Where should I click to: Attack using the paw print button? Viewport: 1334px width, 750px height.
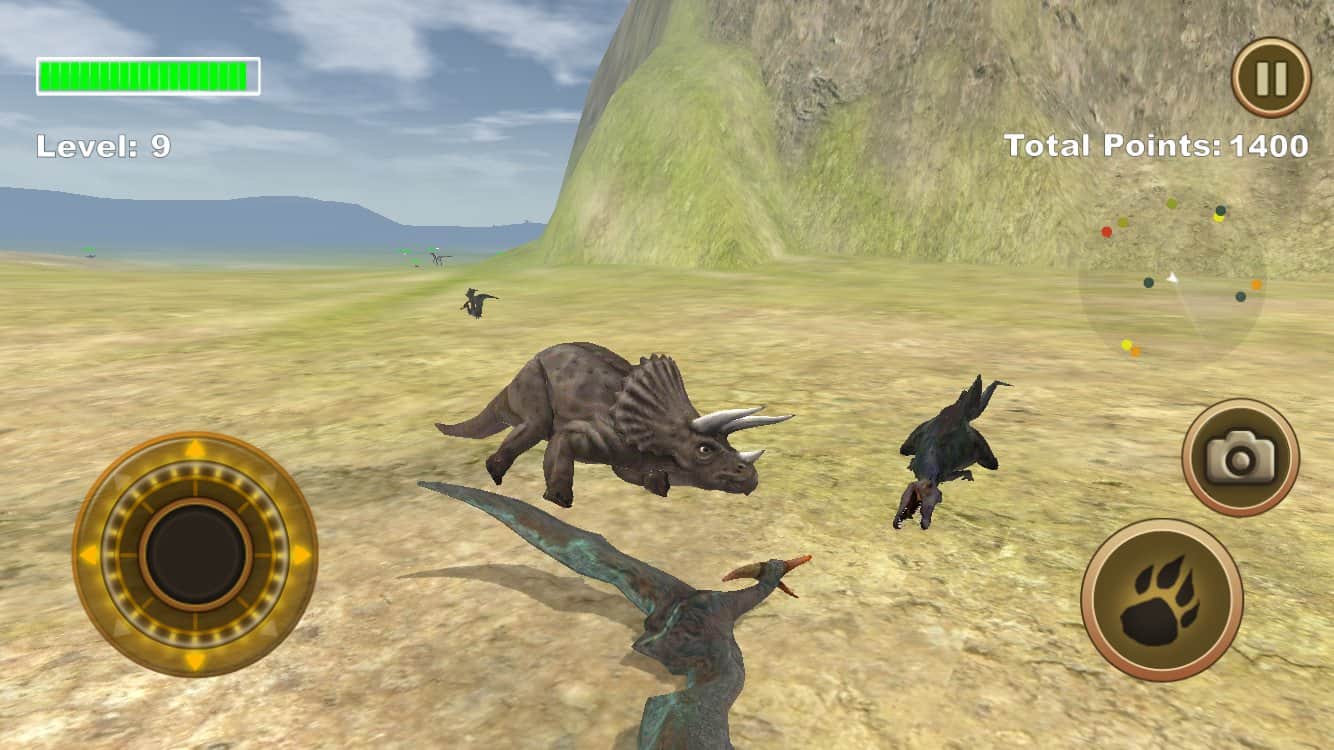1161,600
